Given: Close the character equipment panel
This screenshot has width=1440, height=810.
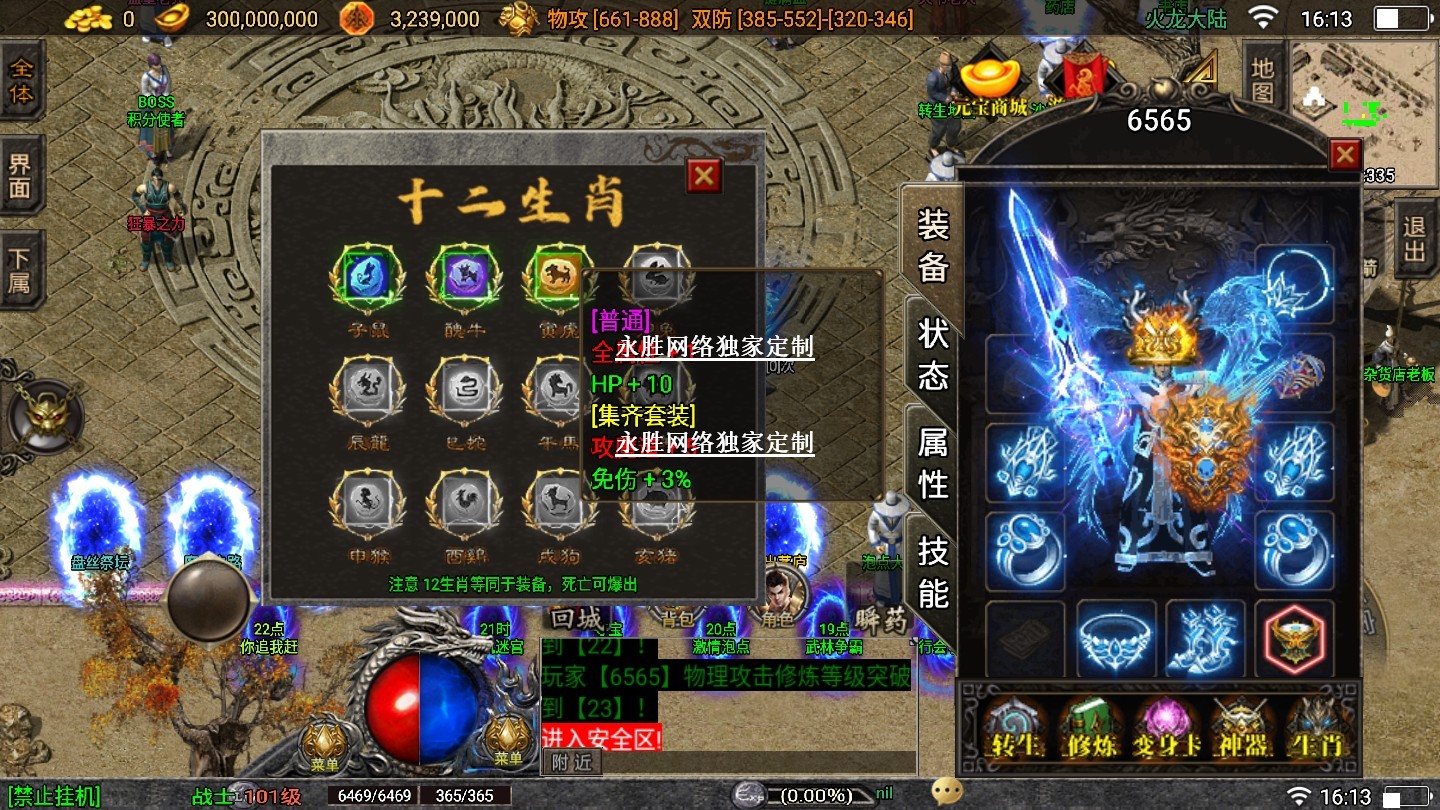Looking at the screenshot, I should click(x=1345, y=155).
